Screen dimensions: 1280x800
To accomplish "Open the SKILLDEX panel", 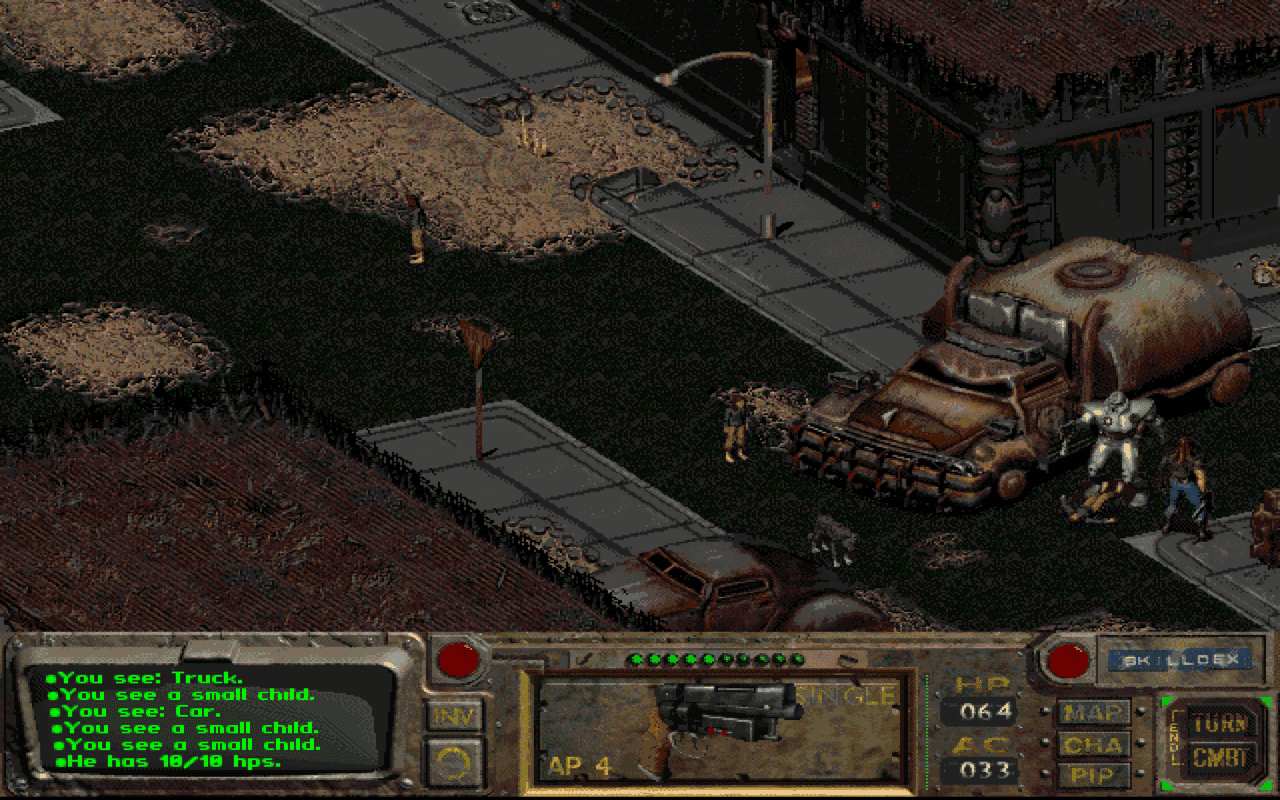I will click(x=1180, y=658).
